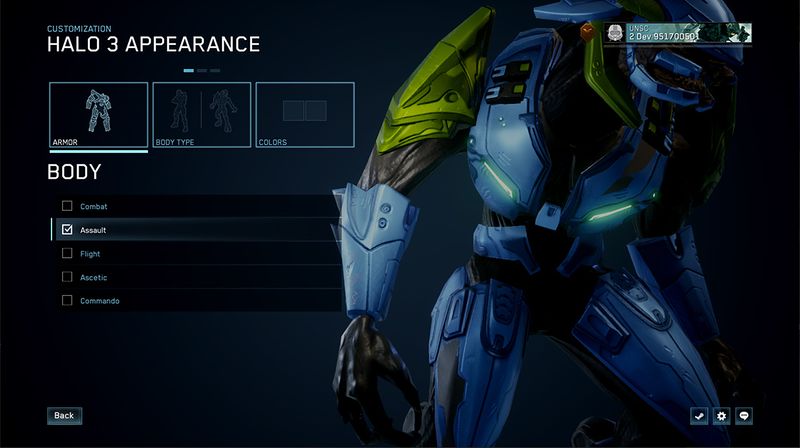This screenshot has width=800, height=448.
Task: Open the Steam icon button
Action: click(x=699, y=415)
